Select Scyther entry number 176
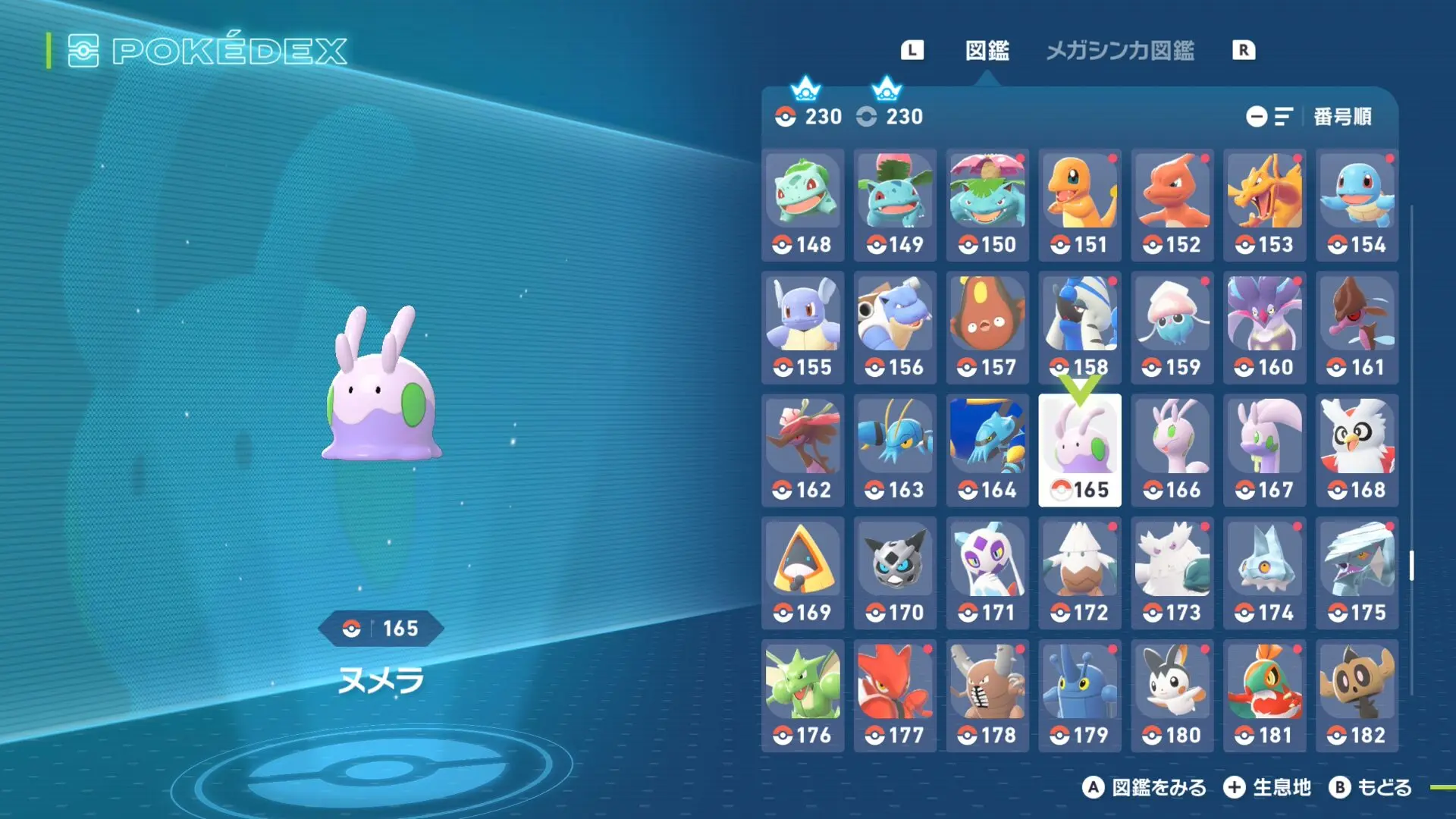This screenshot has width=1456, height=819. coord(803,696)
